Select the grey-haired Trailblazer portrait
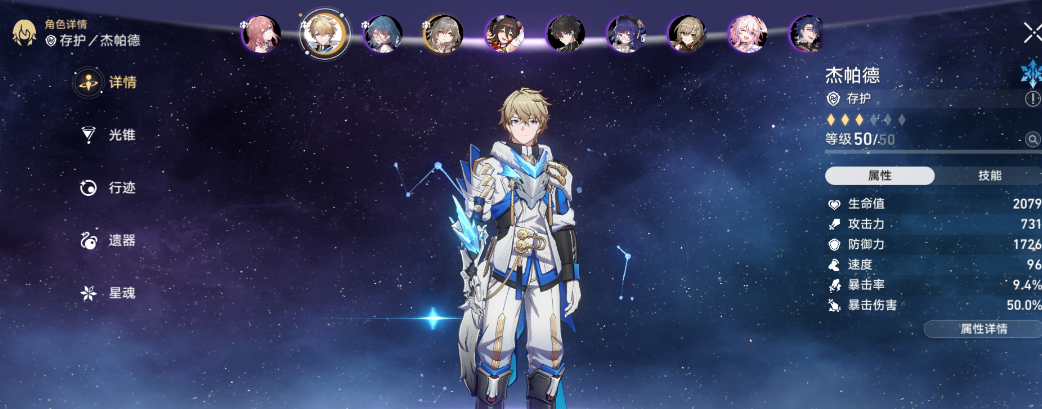1042x409 pixels. tap(442, 34)
